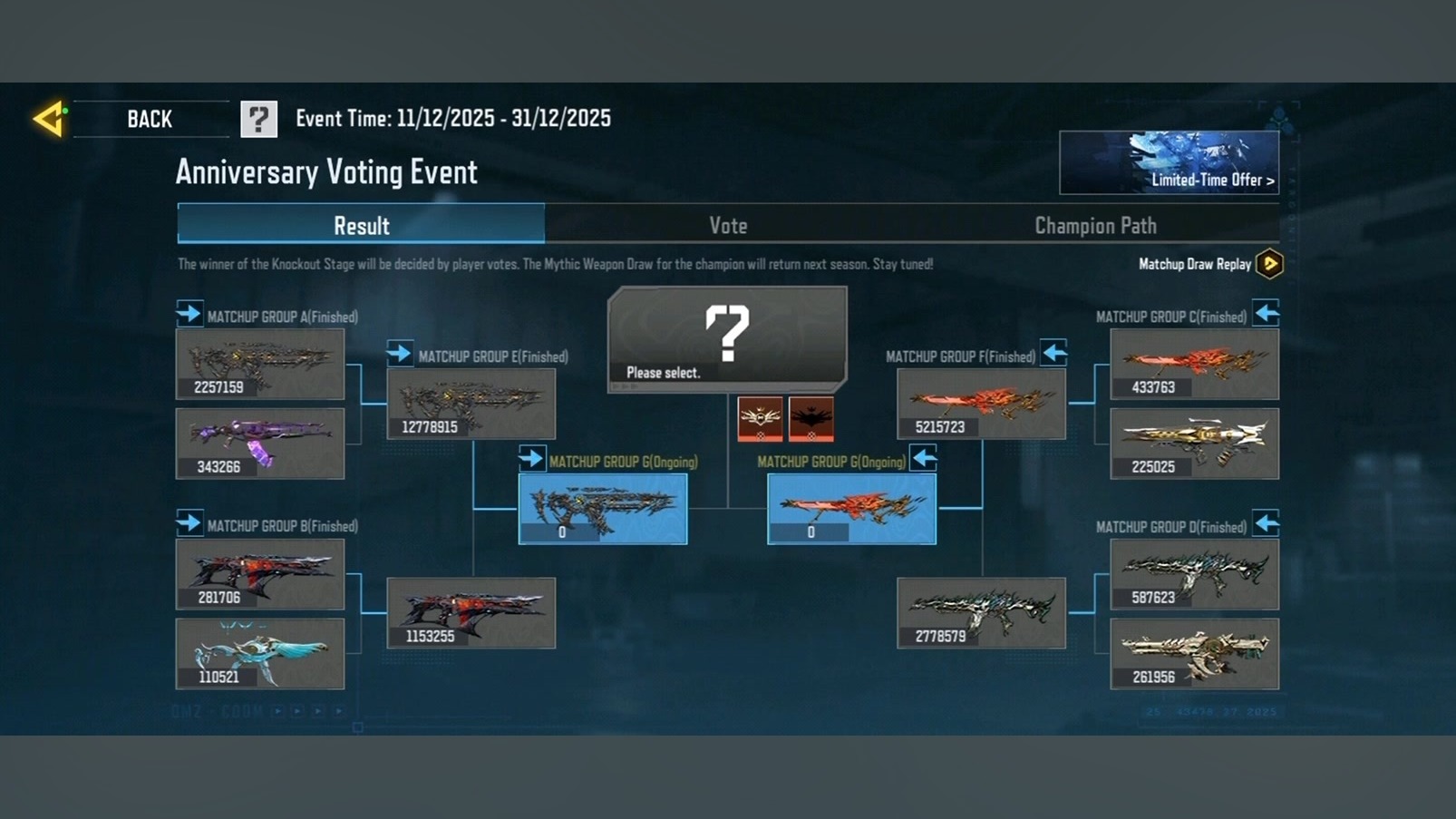Select the red weapon with 5215723 votes
Image resolution: width=1456 pixels, height=819 pixels.
pyautogui.click(x=981, y=404)
